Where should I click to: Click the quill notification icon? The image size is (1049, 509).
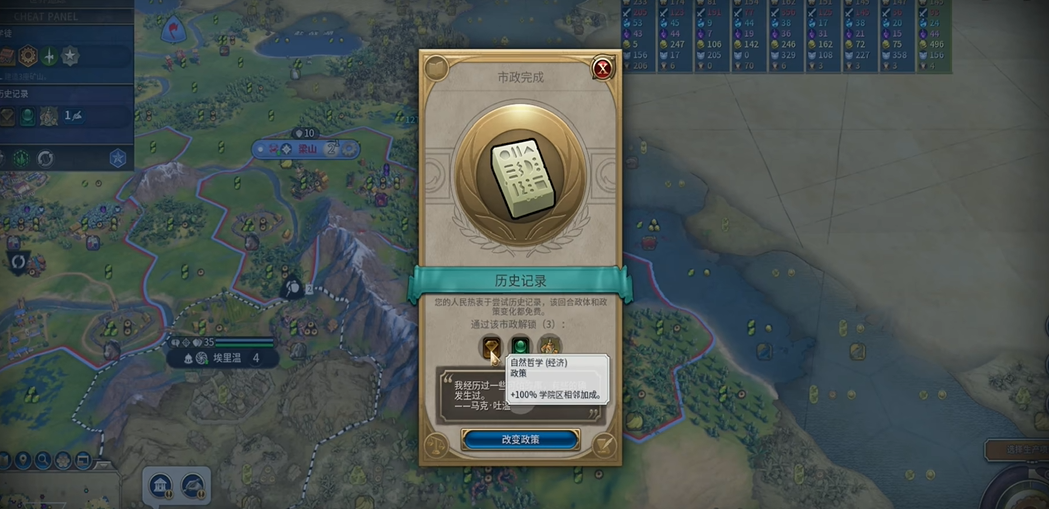(x=194, y=486)
